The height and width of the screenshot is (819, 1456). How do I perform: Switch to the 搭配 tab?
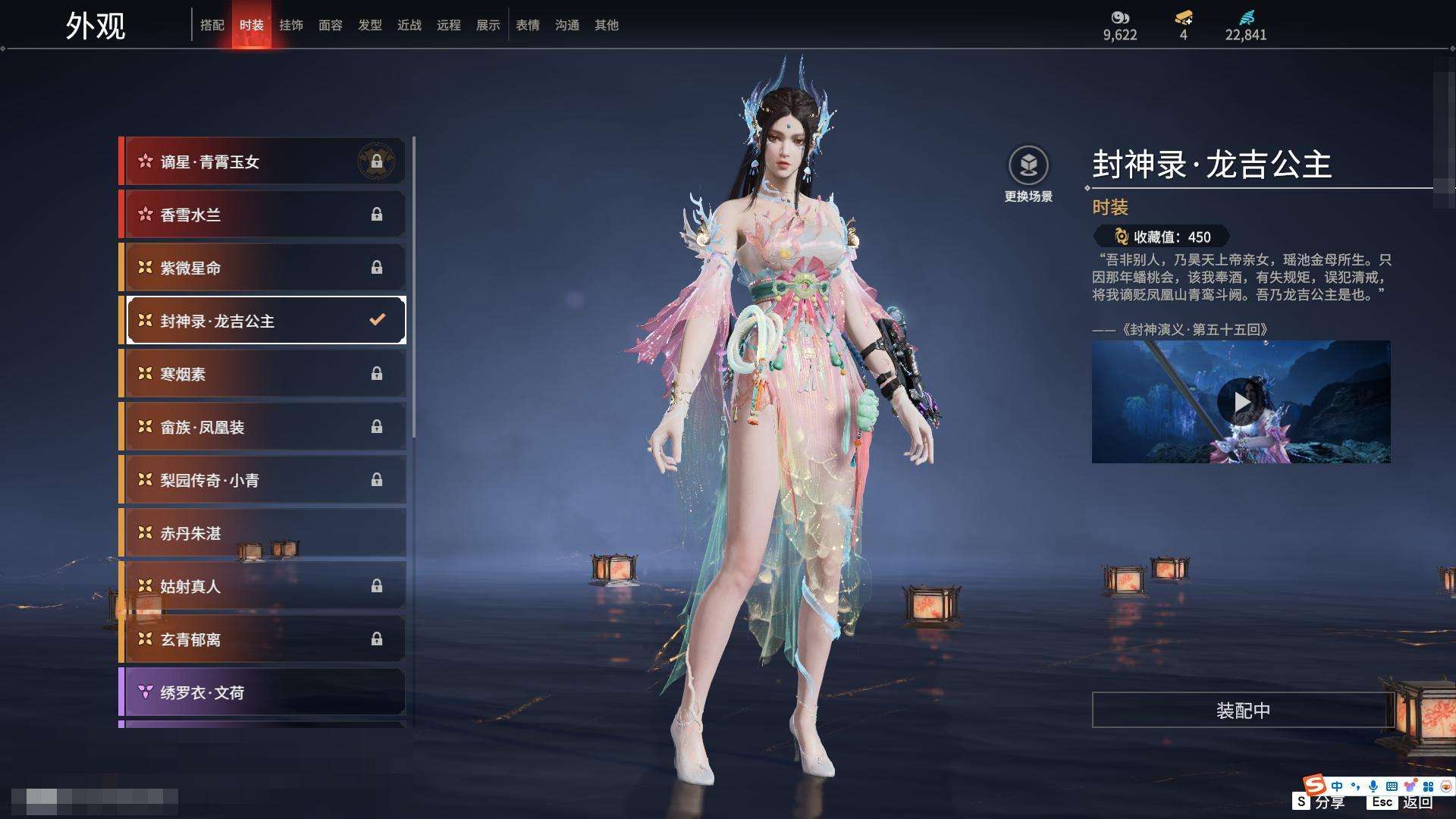pos(212,25)
